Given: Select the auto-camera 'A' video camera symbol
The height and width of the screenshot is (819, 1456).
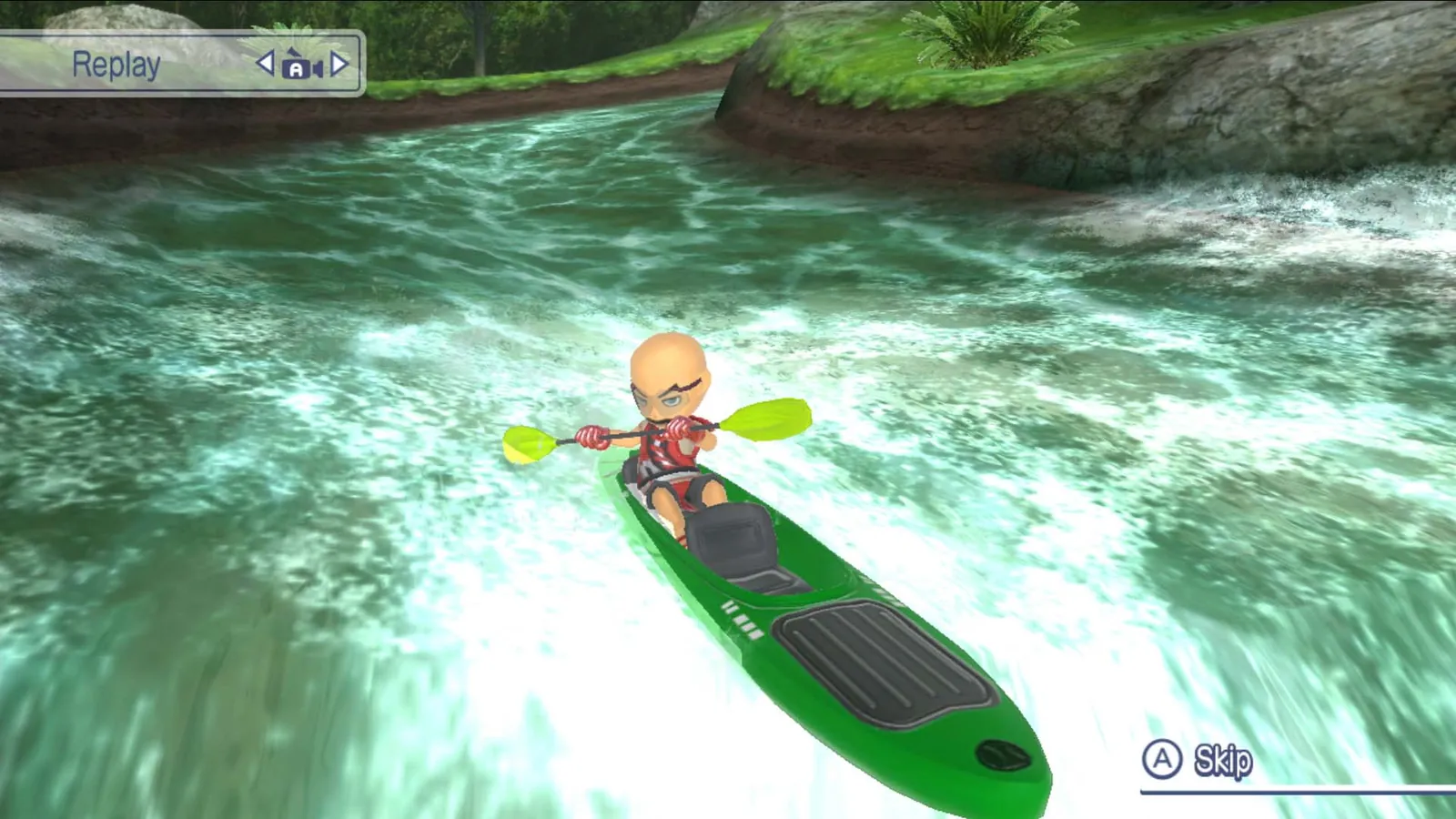Looking at the screenshot, I should tap(296, 69).
